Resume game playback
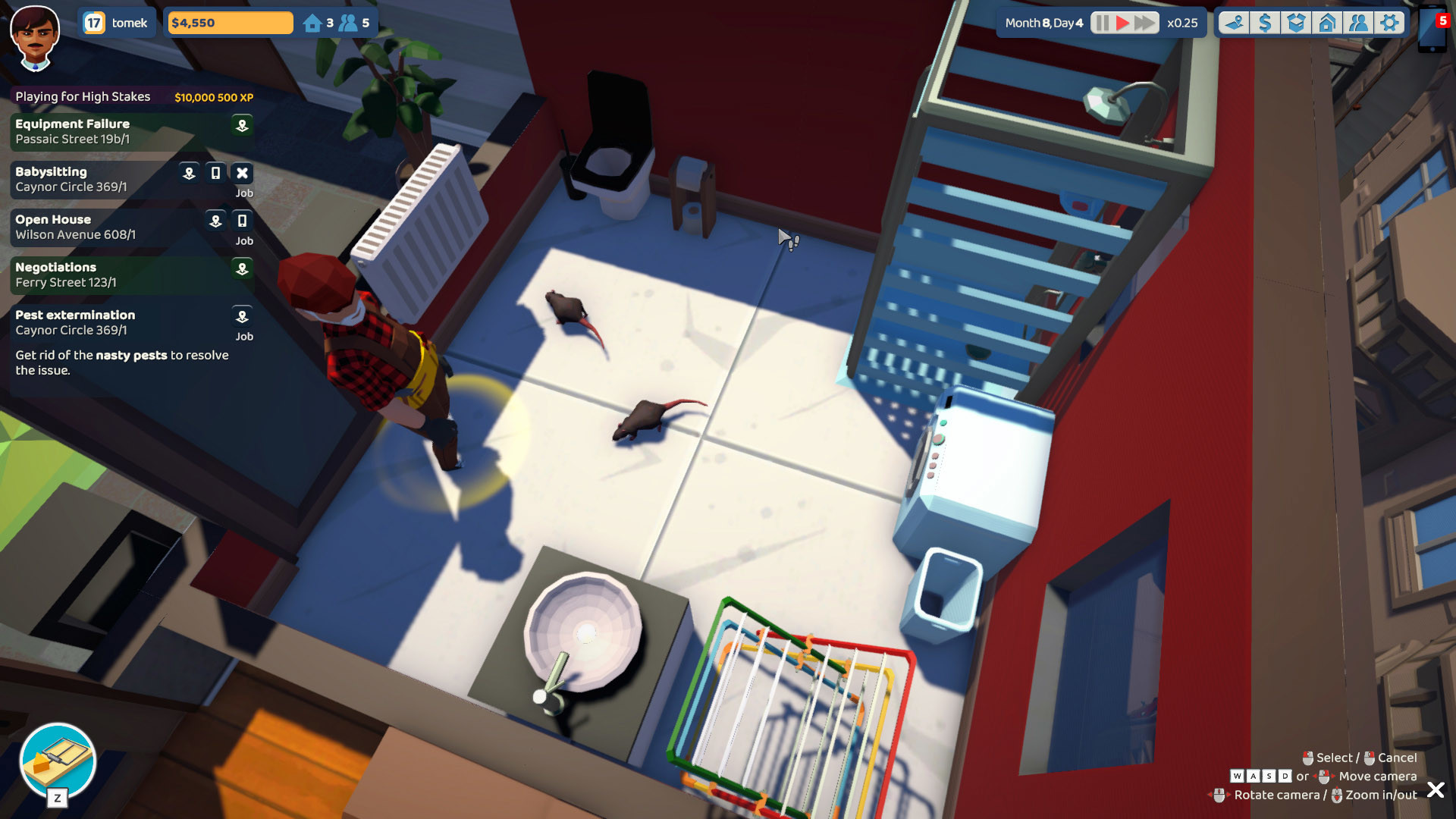The width and height of the screenshot is (1456, 819). (1123, 23)
